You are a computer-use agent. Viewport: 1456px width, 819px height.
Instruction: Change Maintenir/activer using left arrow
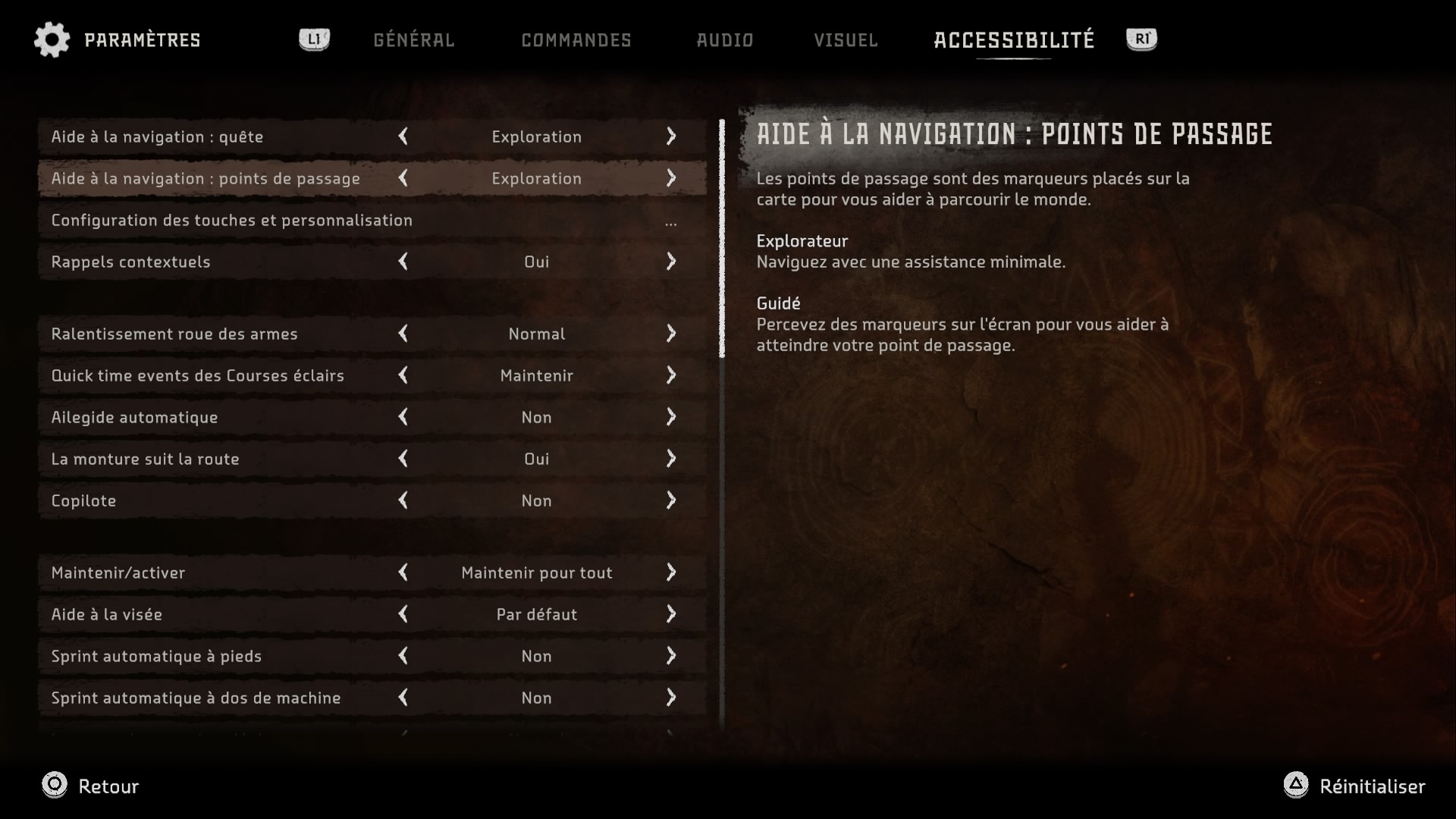(403, 573)
